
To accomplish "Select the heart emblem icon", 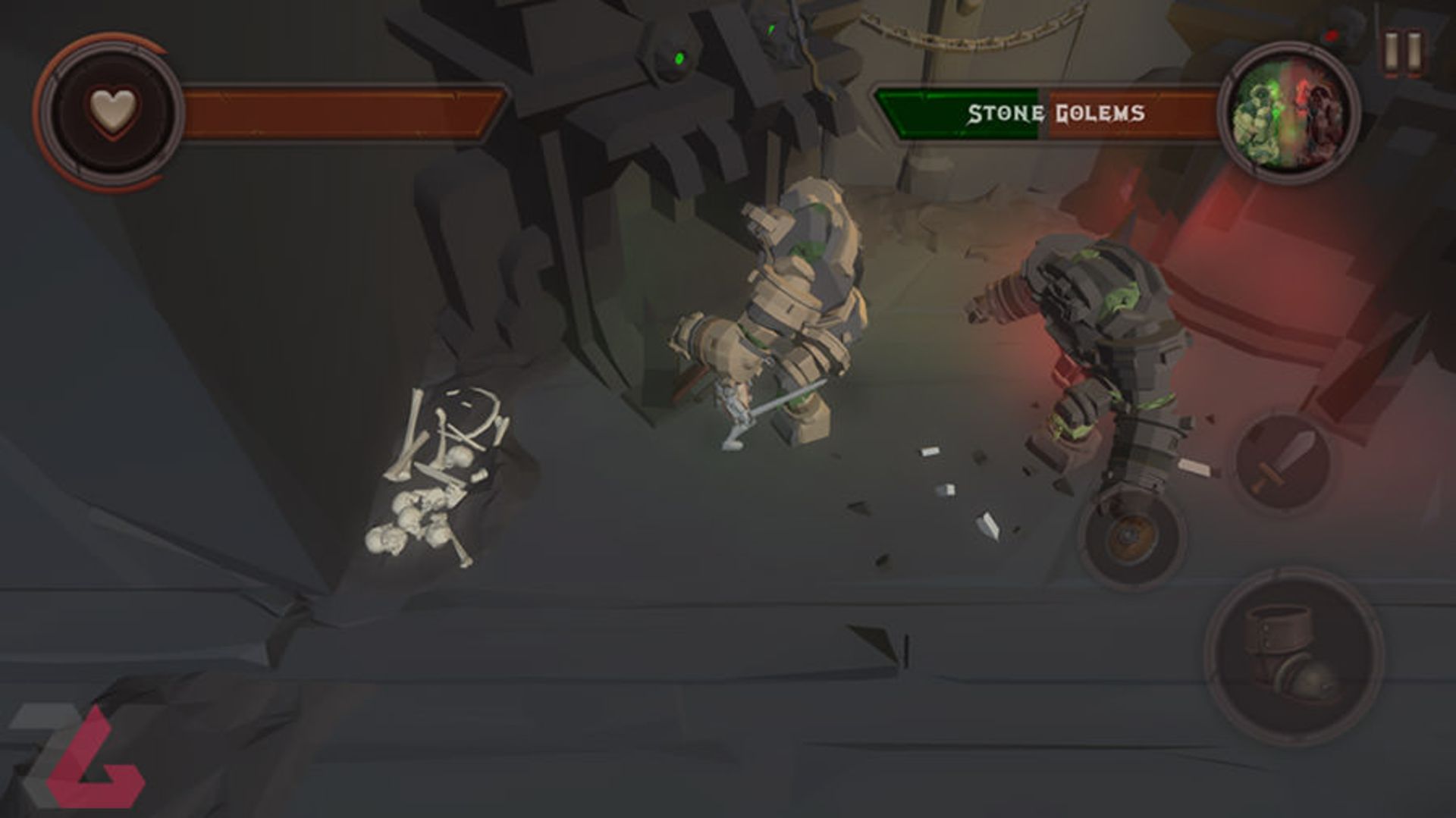I will point(113,111).
